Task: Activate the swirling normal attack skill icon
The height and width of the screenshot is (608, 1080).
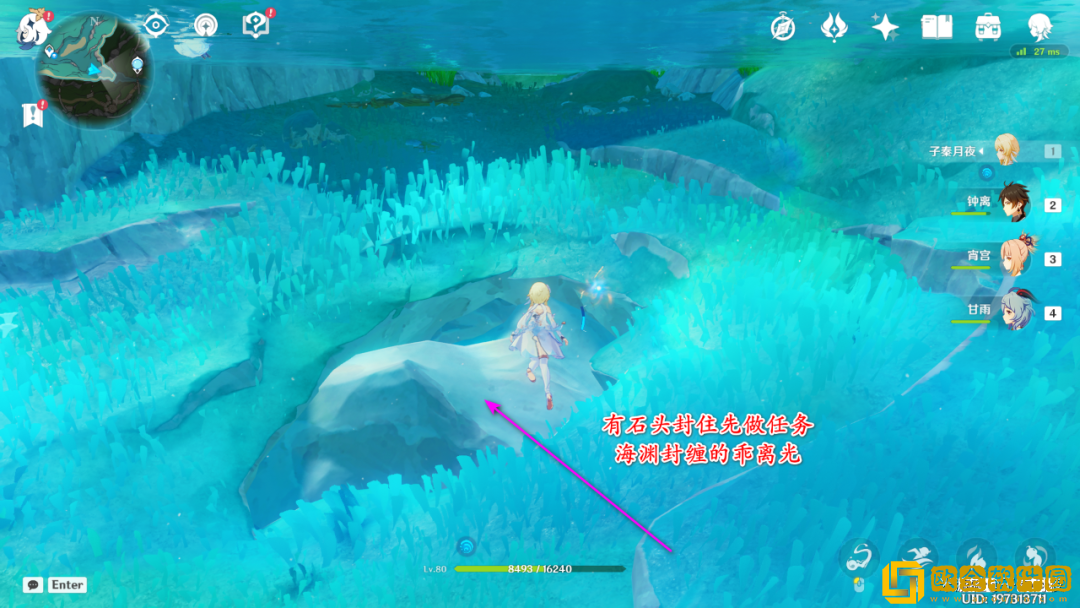Action: [862, 558]
